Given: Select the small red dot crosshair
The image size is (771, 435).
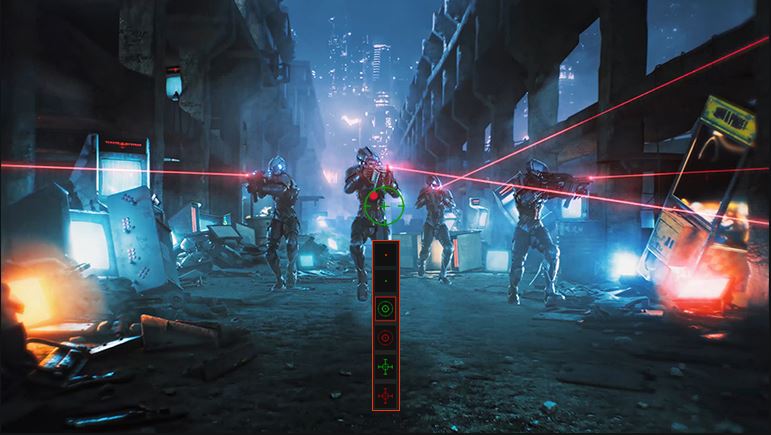Looking at the screenshot, I should tap(386, 254).
